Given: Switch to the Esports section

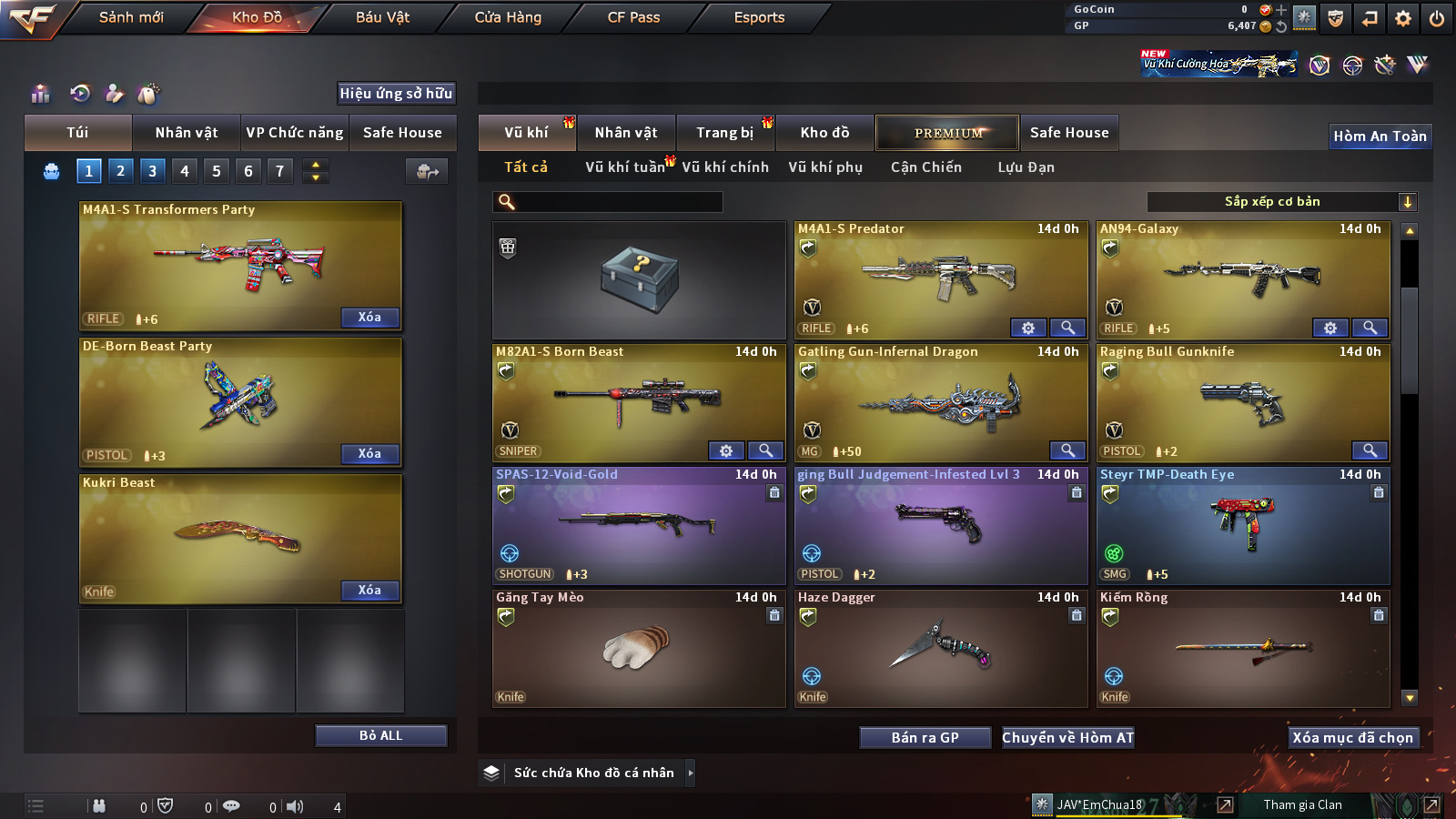Looking at the screenshot, I should click(x=759, y=17).
